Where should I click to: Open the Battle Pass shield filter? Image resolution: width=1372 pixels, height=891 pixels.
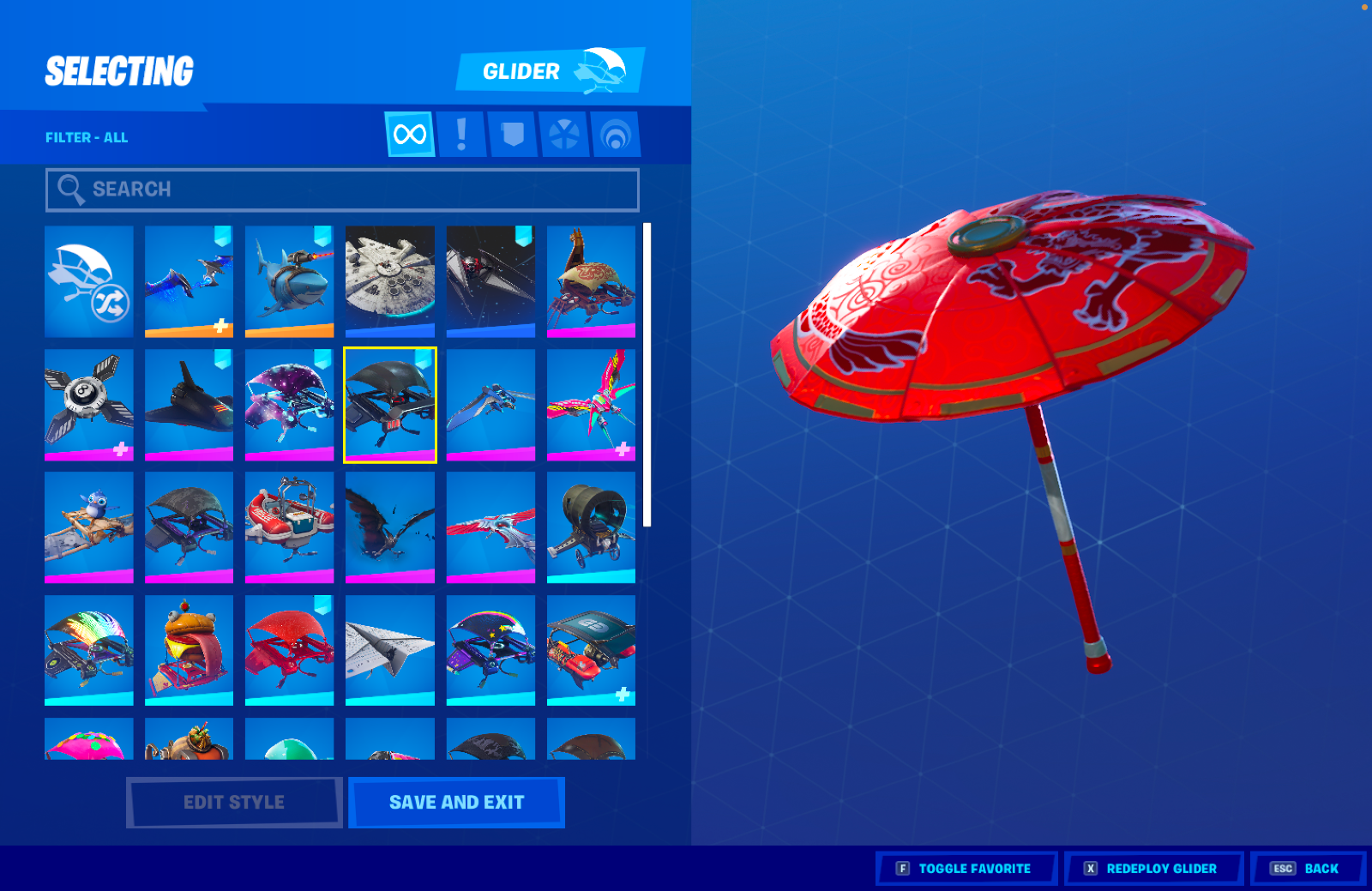[x=513, y=135]
